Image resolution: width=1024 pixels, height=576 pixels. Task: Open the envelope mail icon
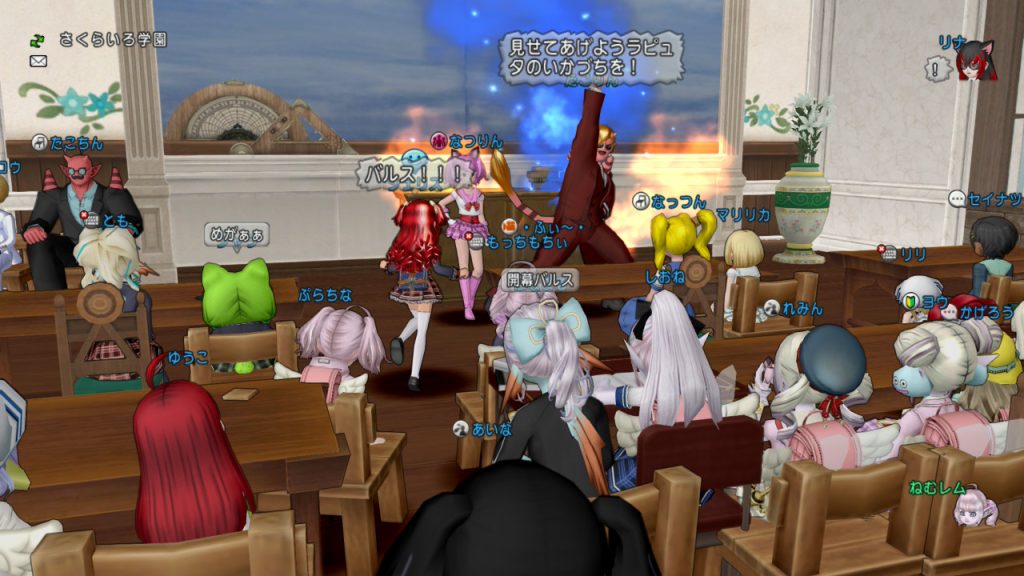tap(39, 61)
